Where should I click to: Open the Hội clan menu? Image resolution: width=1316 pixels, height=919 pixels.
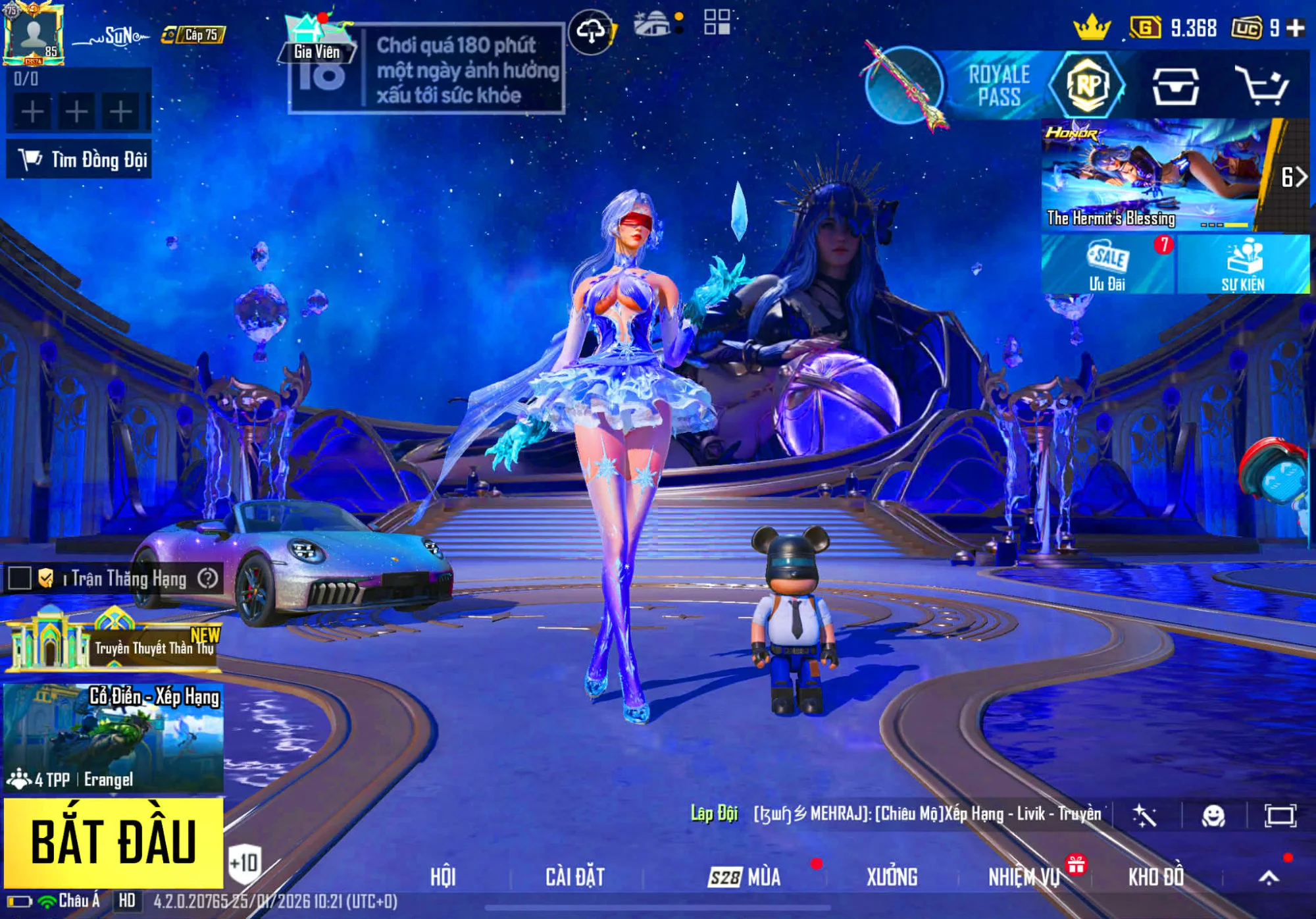tap(443, 877)
